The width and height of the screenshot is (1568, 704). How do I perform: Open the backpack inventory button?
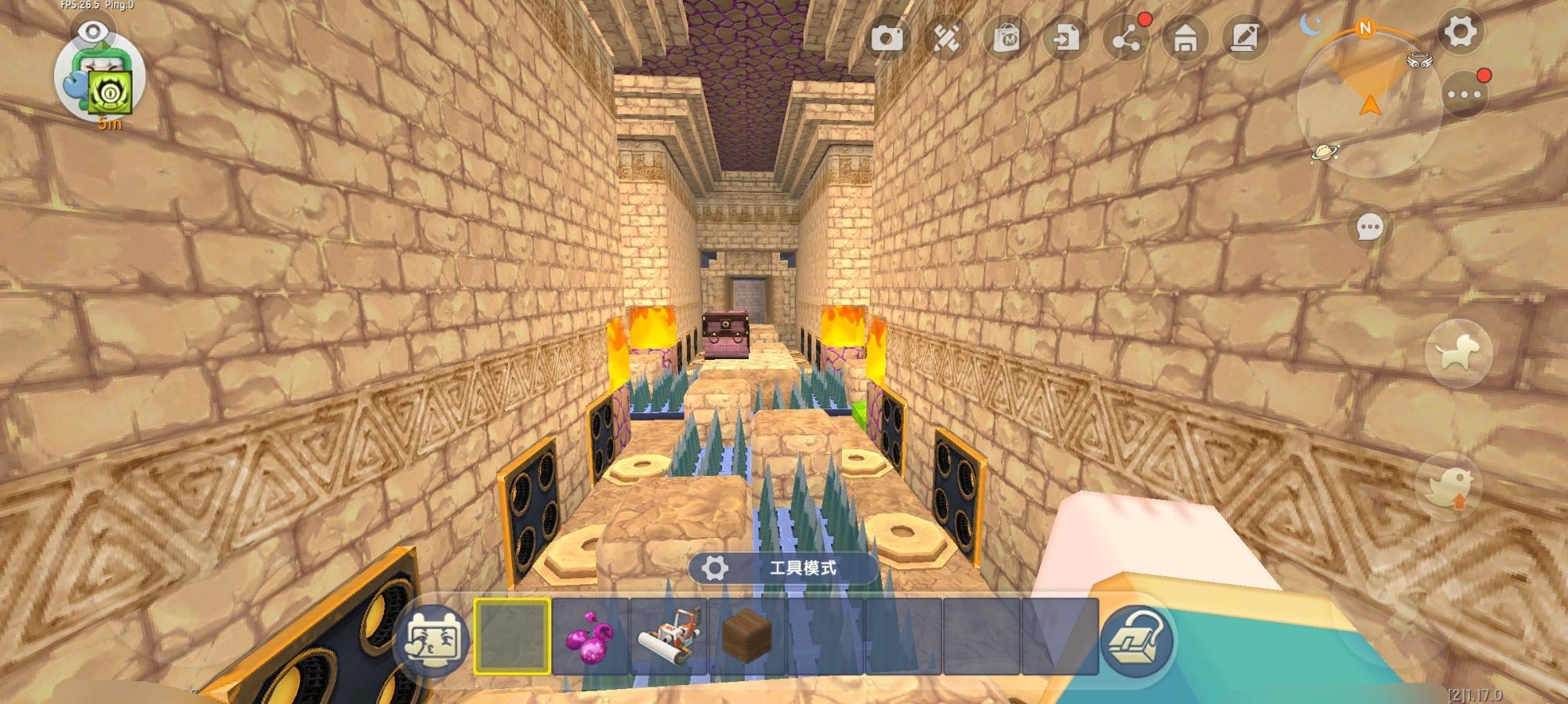click(1137, 639)
